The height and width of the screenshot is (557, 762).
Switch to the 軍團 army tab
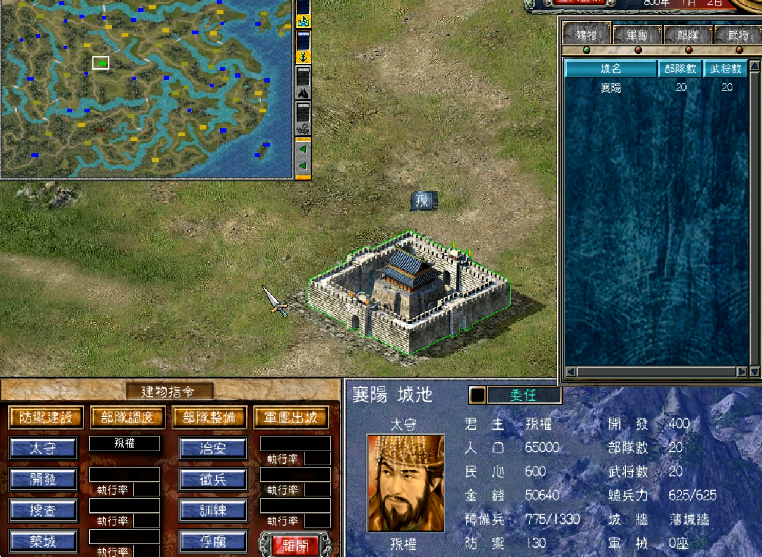tap(634, 35)
